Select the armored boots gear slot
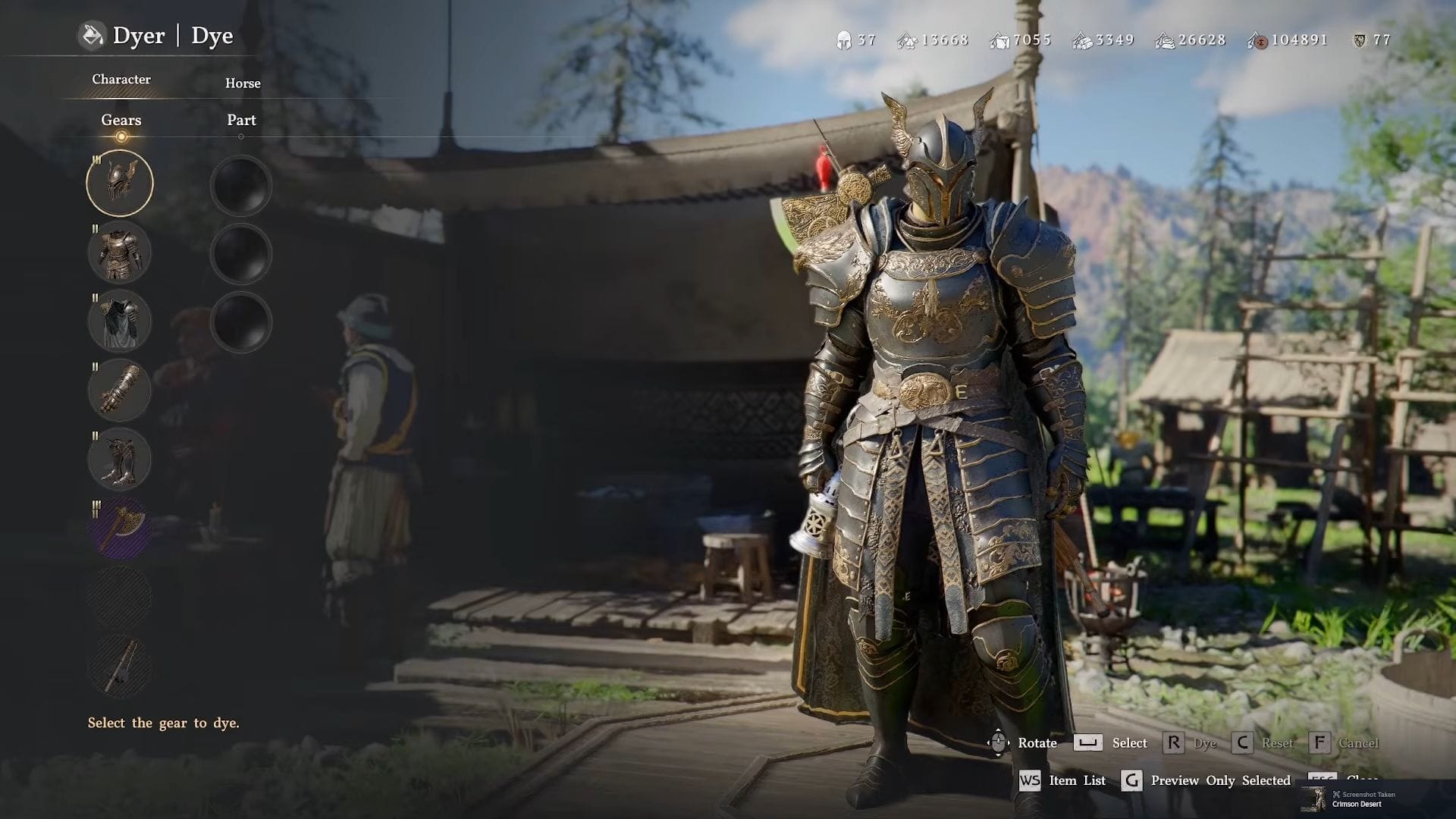Image resolution: width=1456 pixels, height=819 pixels. pyautogui.click(x=120, y=459)
